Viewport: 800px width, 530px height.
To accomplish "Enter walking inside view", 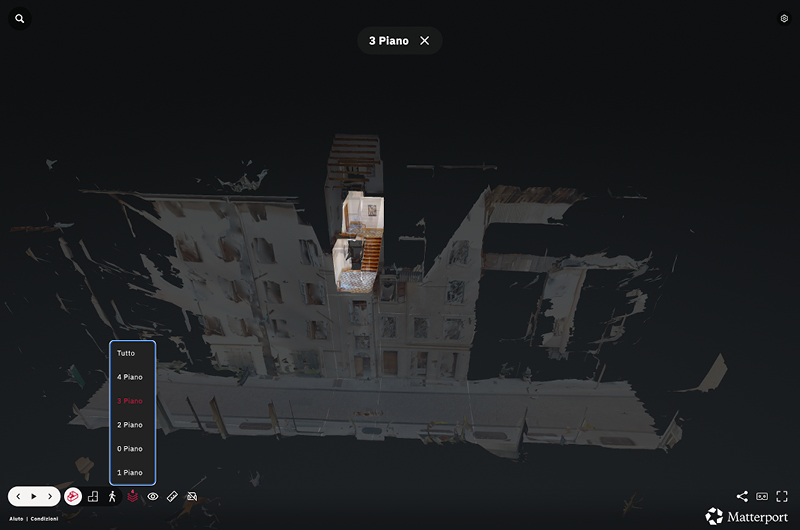I will [112, 496].
